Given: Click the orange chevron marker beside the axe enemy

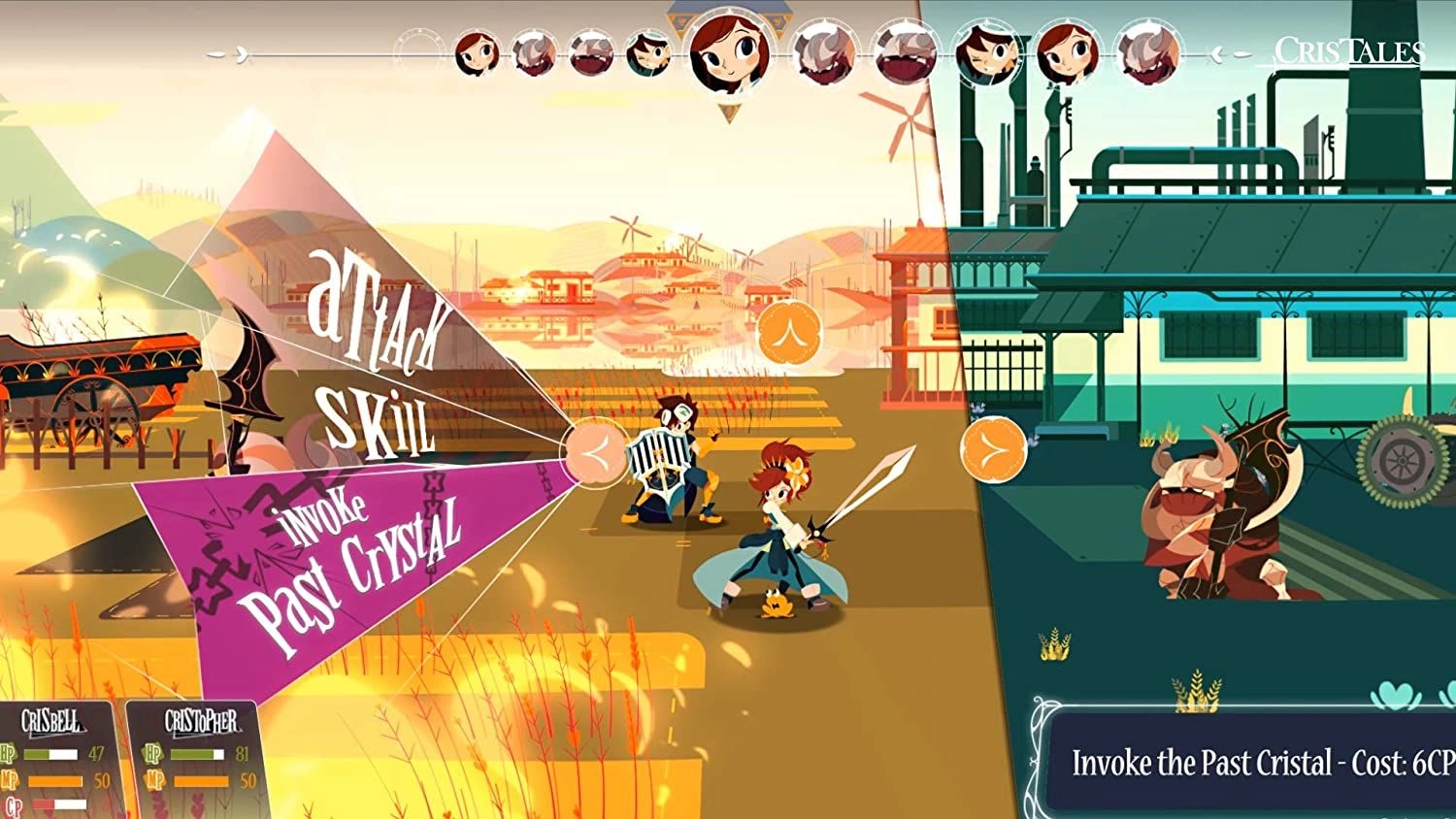Looking at the screenshot, I should pyautogui.click(x=992, y=451).
